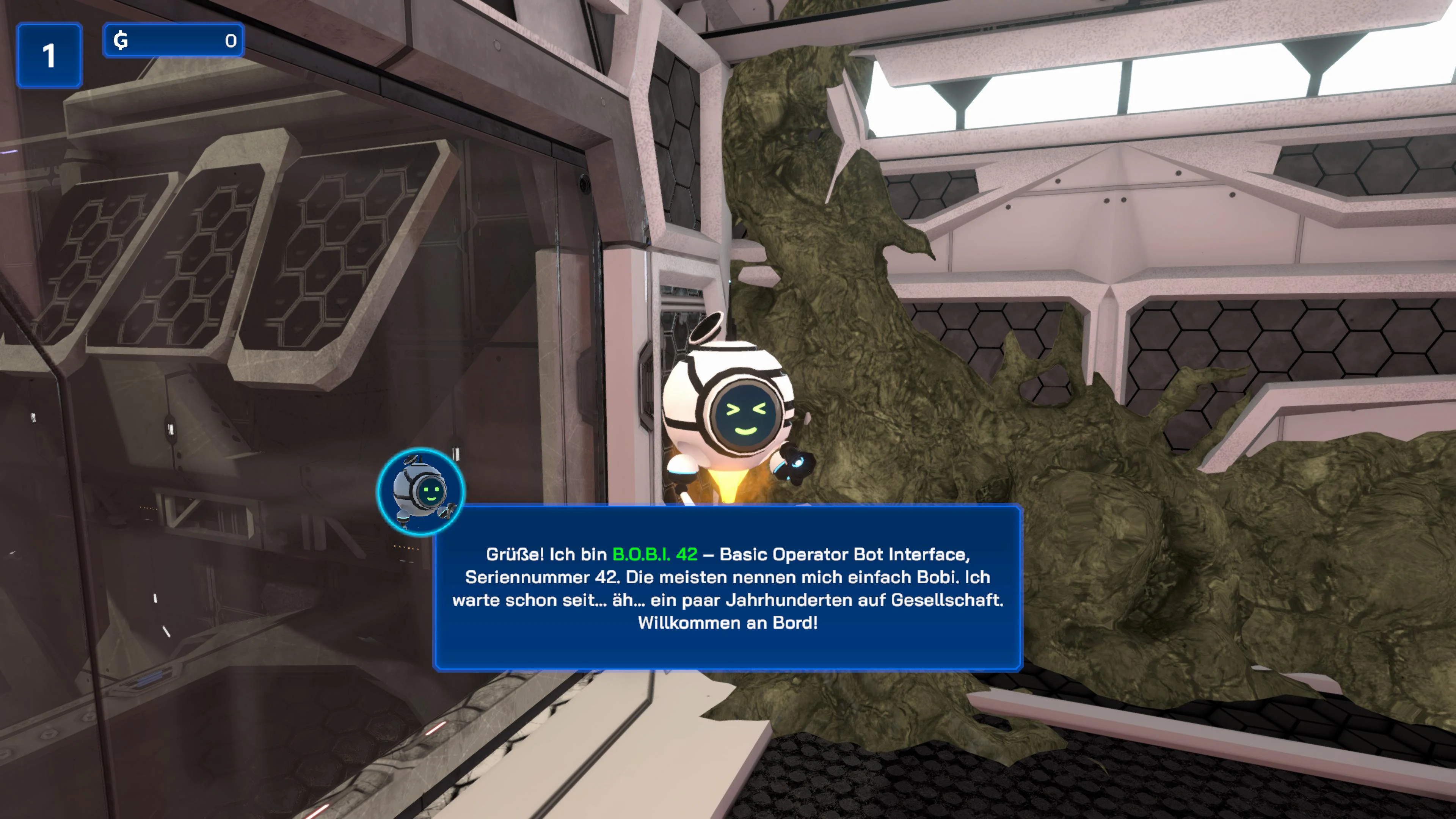The height and width of the screenshot is (819, 1456).
Task: Click the Ǥ currency symbol in the HUD
Action: tap(121, 39)
